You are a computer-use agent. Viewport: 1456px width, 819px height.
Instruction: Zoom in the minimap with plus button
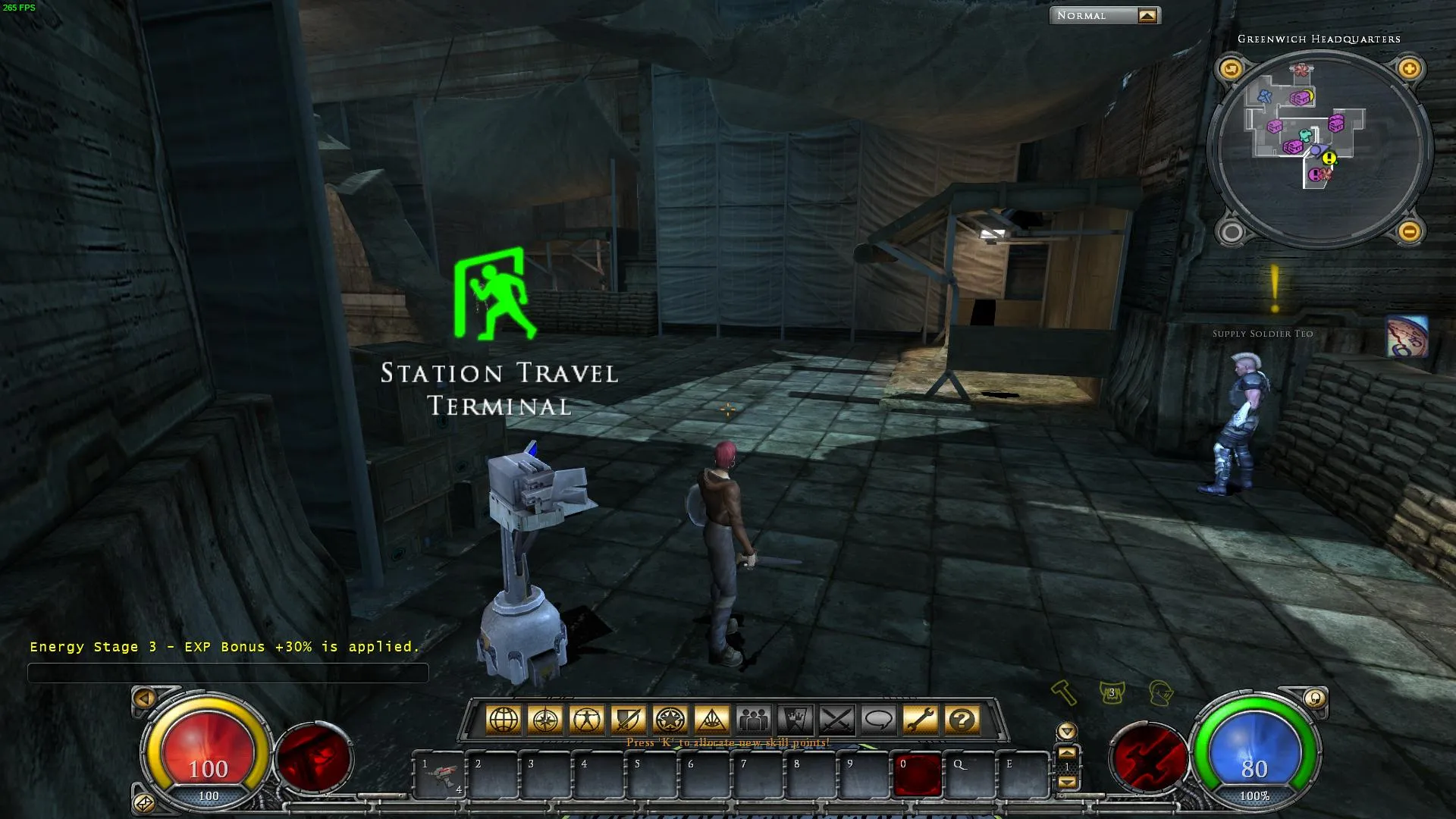click(x=1409, y=69)
